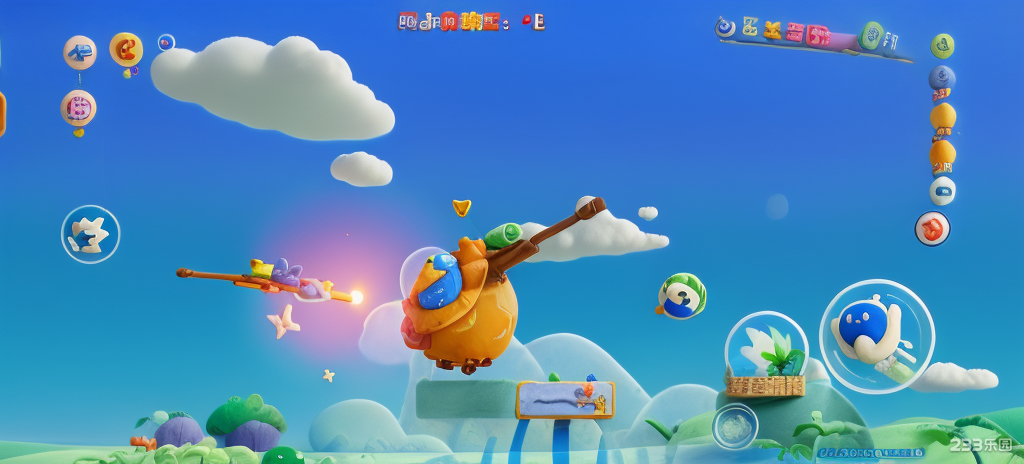Select the white ball icon with blue center
This screenshot has width=1024, height=464.
pyautogui.click(x=942, y=190)
